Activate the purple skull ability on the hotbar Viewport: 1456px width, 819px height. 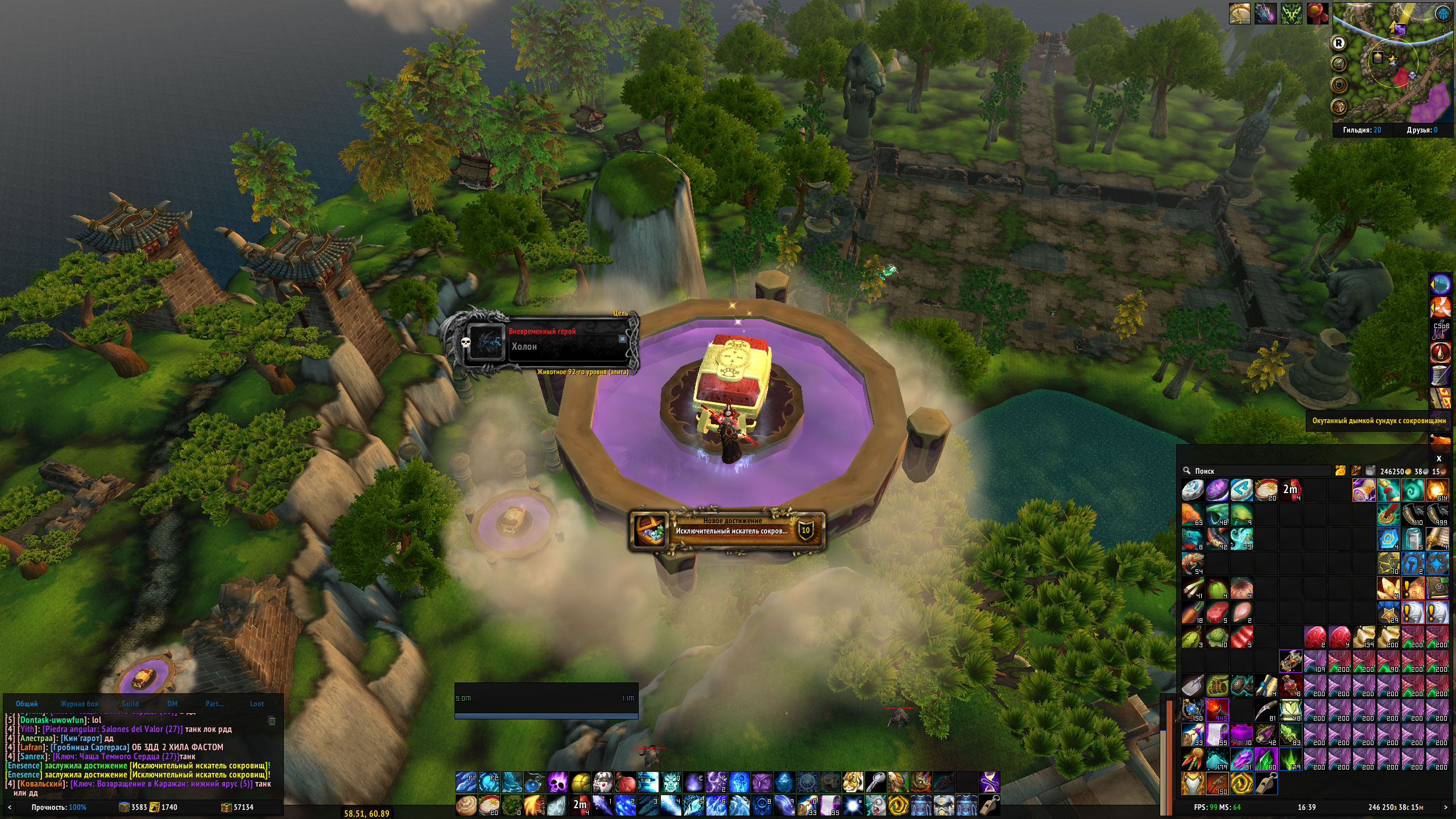[x=557, y=783]
